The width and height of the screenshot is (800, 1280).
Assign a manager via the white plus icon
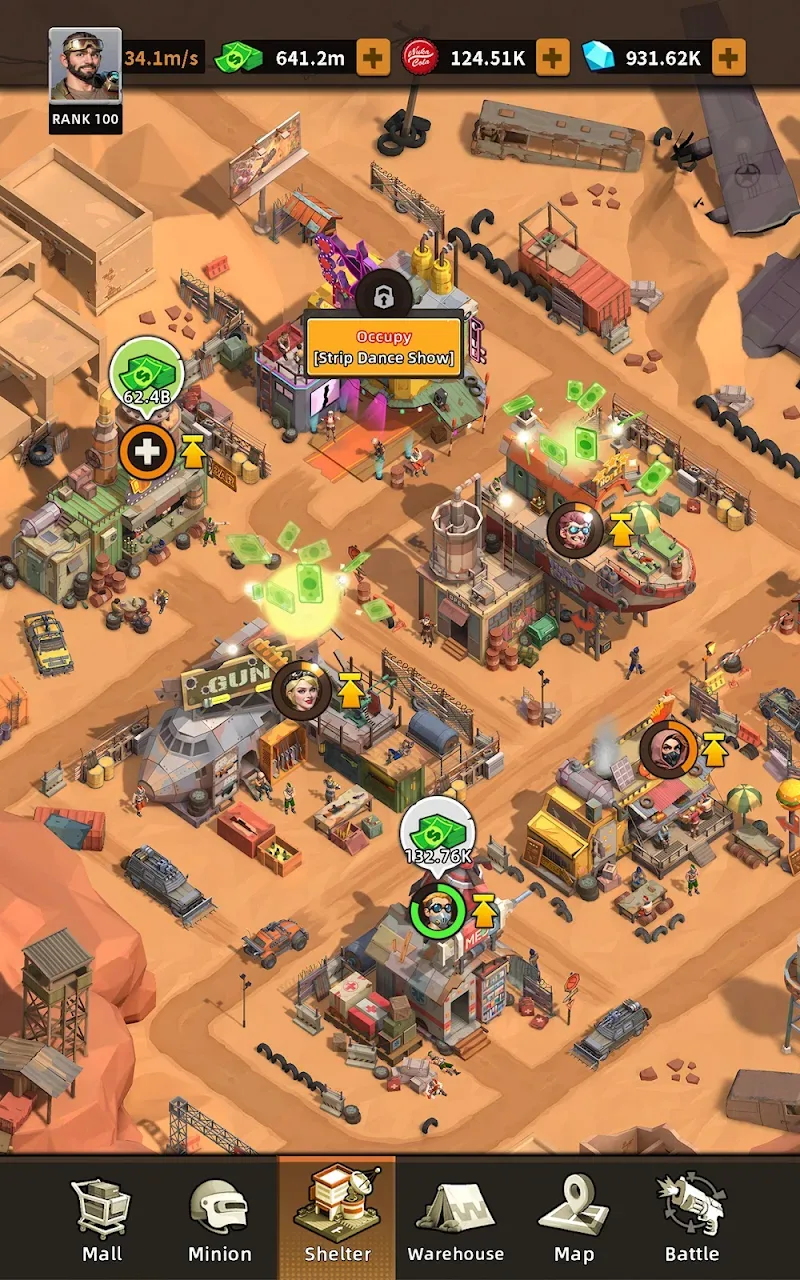click(x=147, y=453)
